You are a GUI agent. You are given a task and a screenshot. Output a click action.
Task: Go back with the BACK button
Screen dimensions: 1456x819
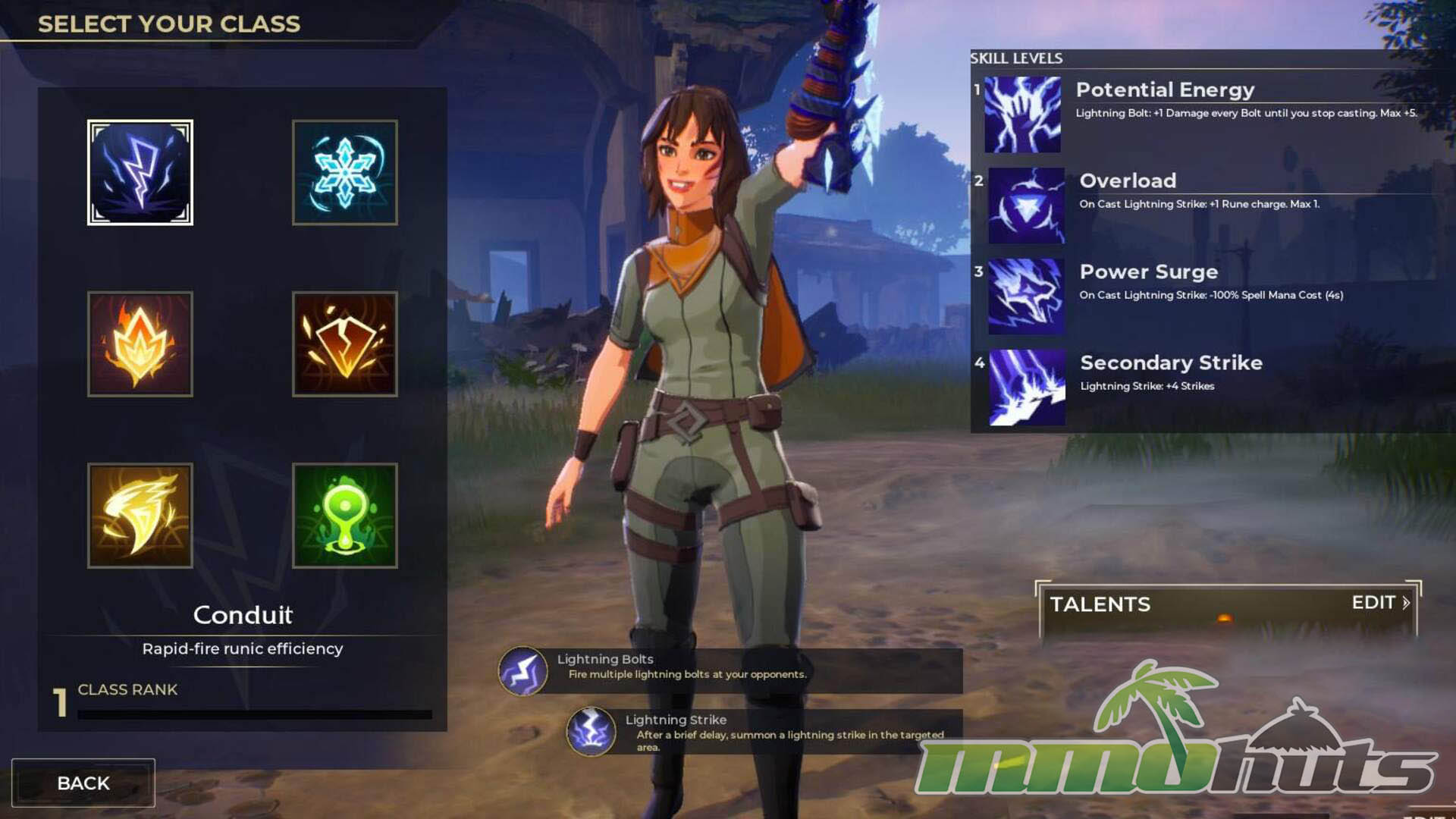83,783
